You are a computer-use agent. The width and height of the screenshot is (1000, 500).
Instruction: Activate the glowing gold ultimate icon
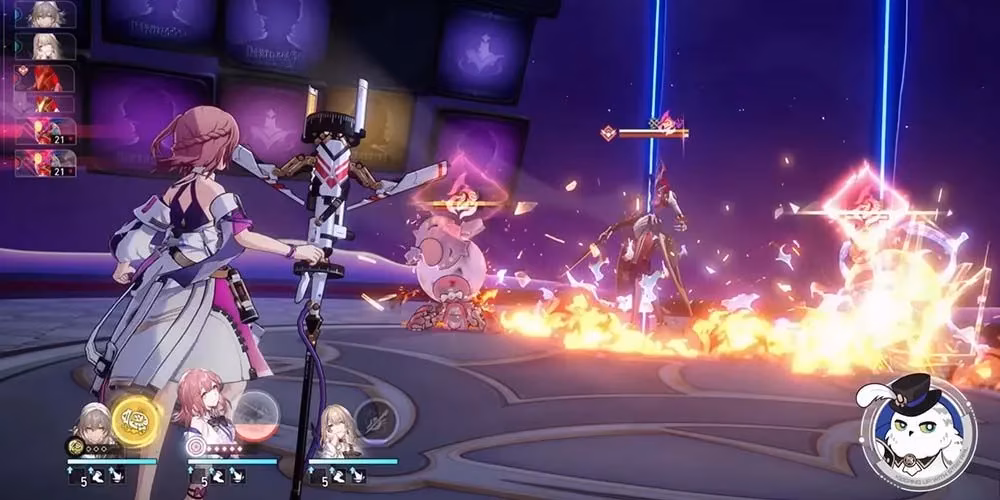coord(135,420)
